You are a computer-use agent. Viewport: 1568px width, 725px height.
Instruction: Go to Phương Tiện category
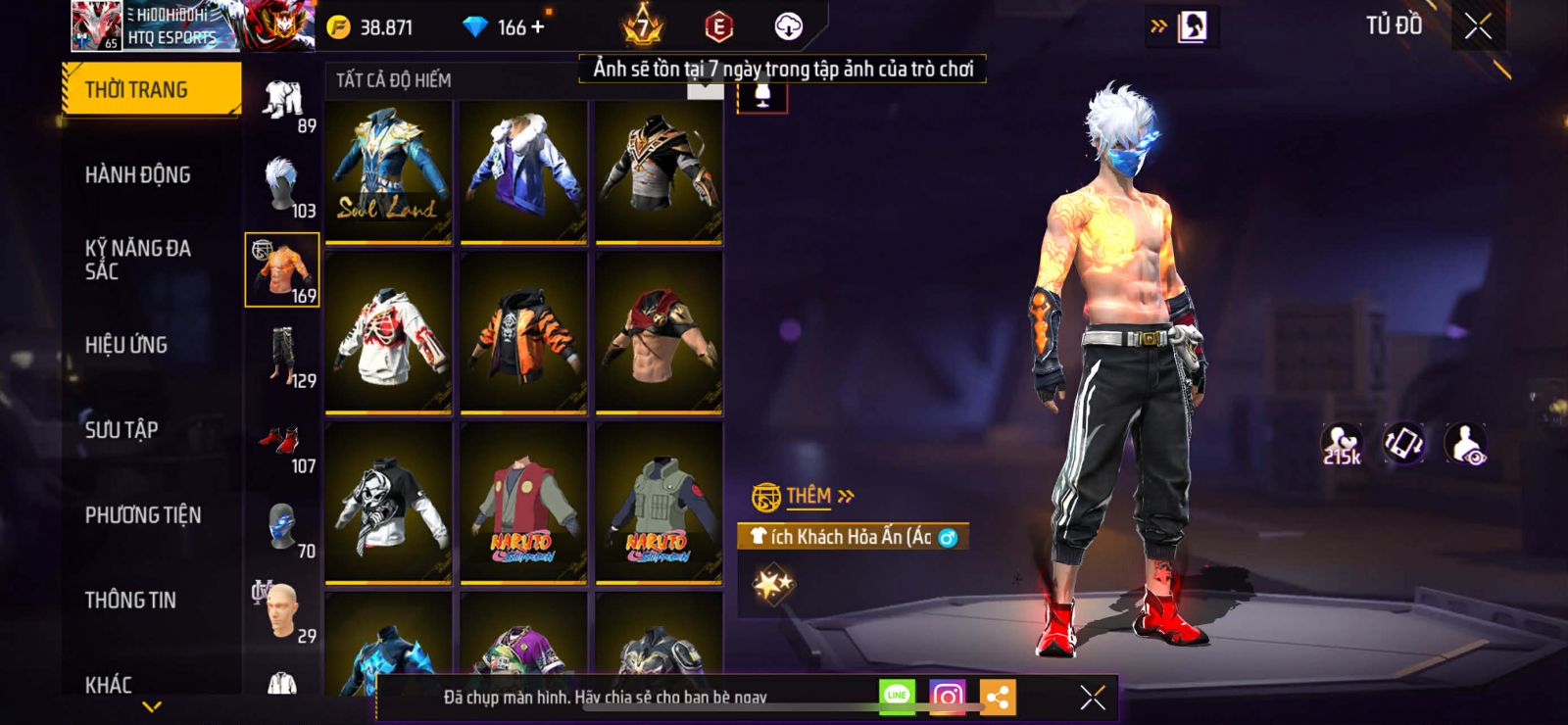point(143,514)
